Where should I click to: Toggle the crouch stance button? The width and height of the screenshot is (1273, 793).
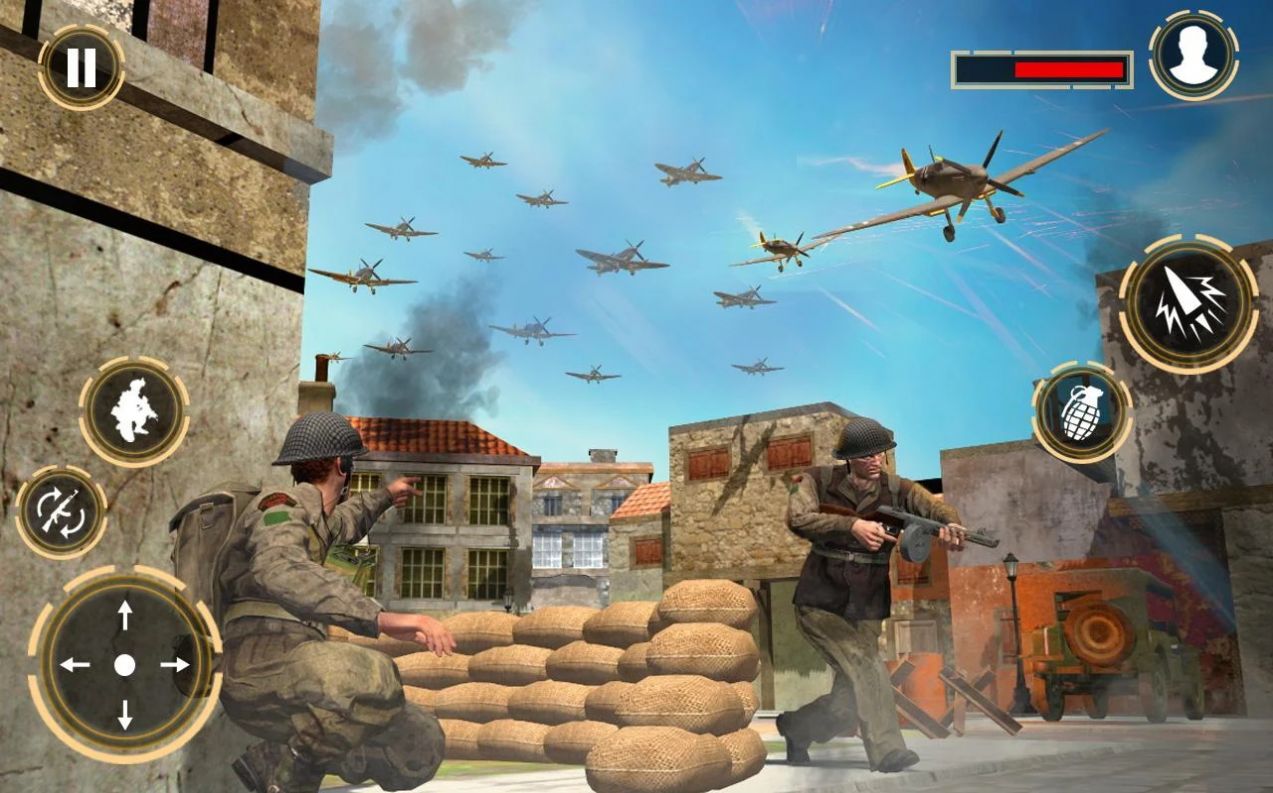tap(134, 412)
